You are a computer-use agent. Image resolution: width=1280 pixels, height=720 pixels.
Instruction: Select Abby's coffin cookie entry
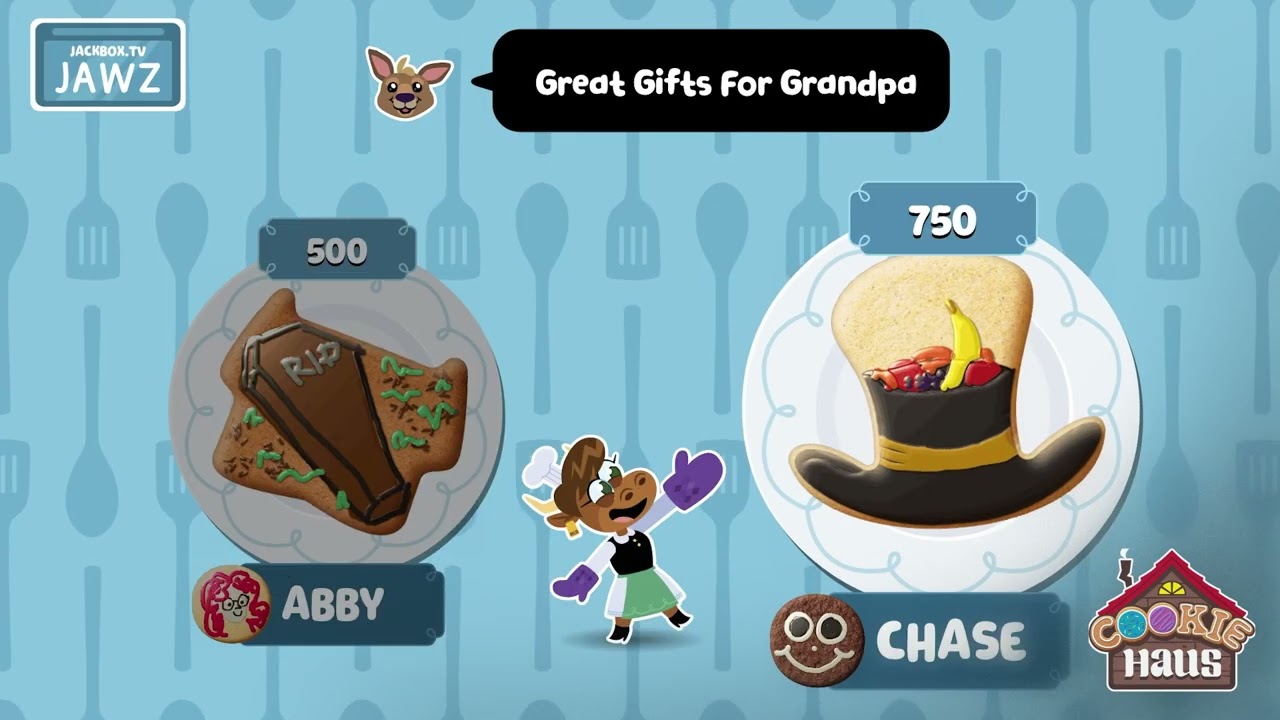pyautogui.click(x=338, y=412)
